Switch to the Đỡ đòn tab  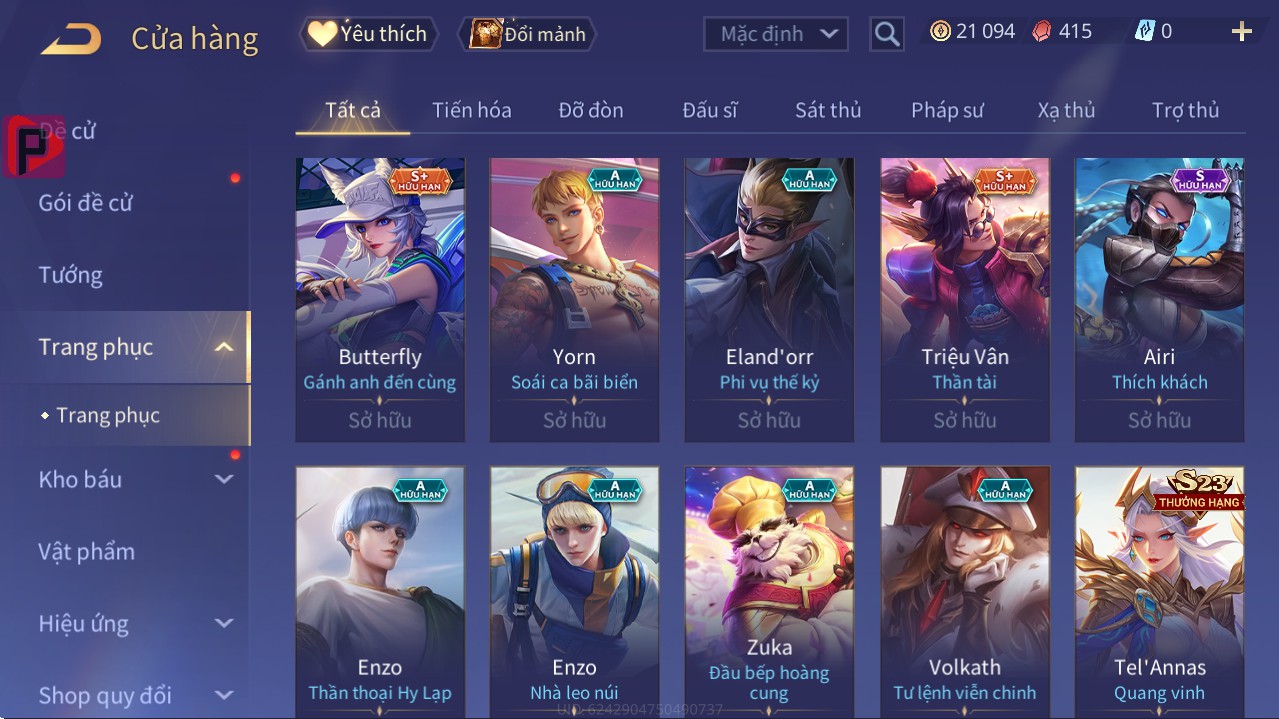pos(590,110)
